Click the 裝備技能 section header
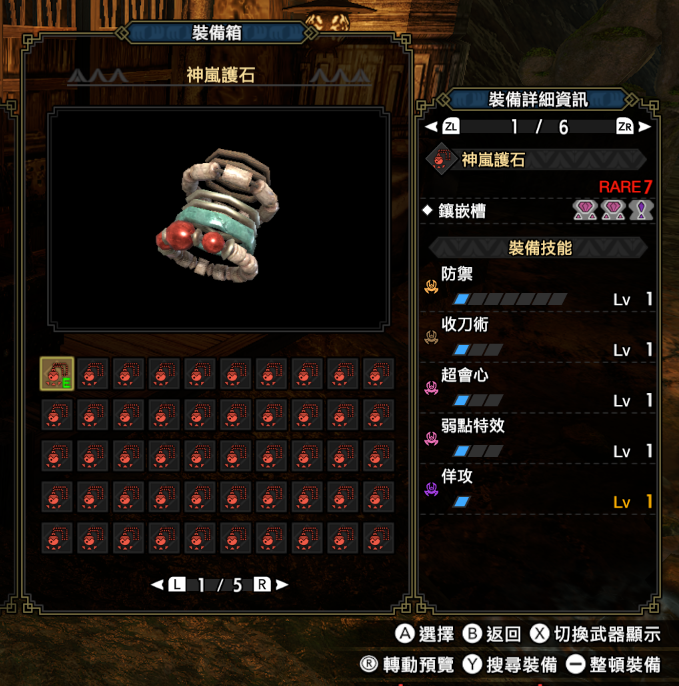 539,247
